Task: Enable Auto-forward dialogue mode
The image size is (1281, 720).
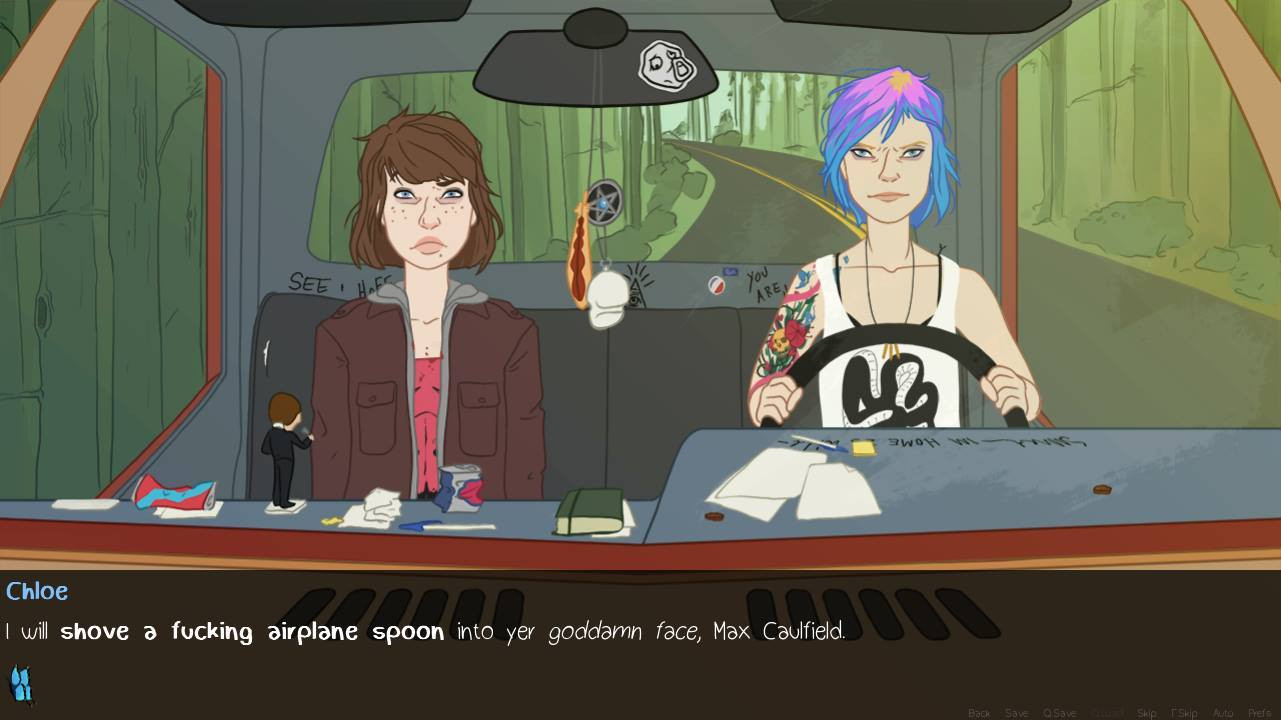Action: coord(1222,712)
